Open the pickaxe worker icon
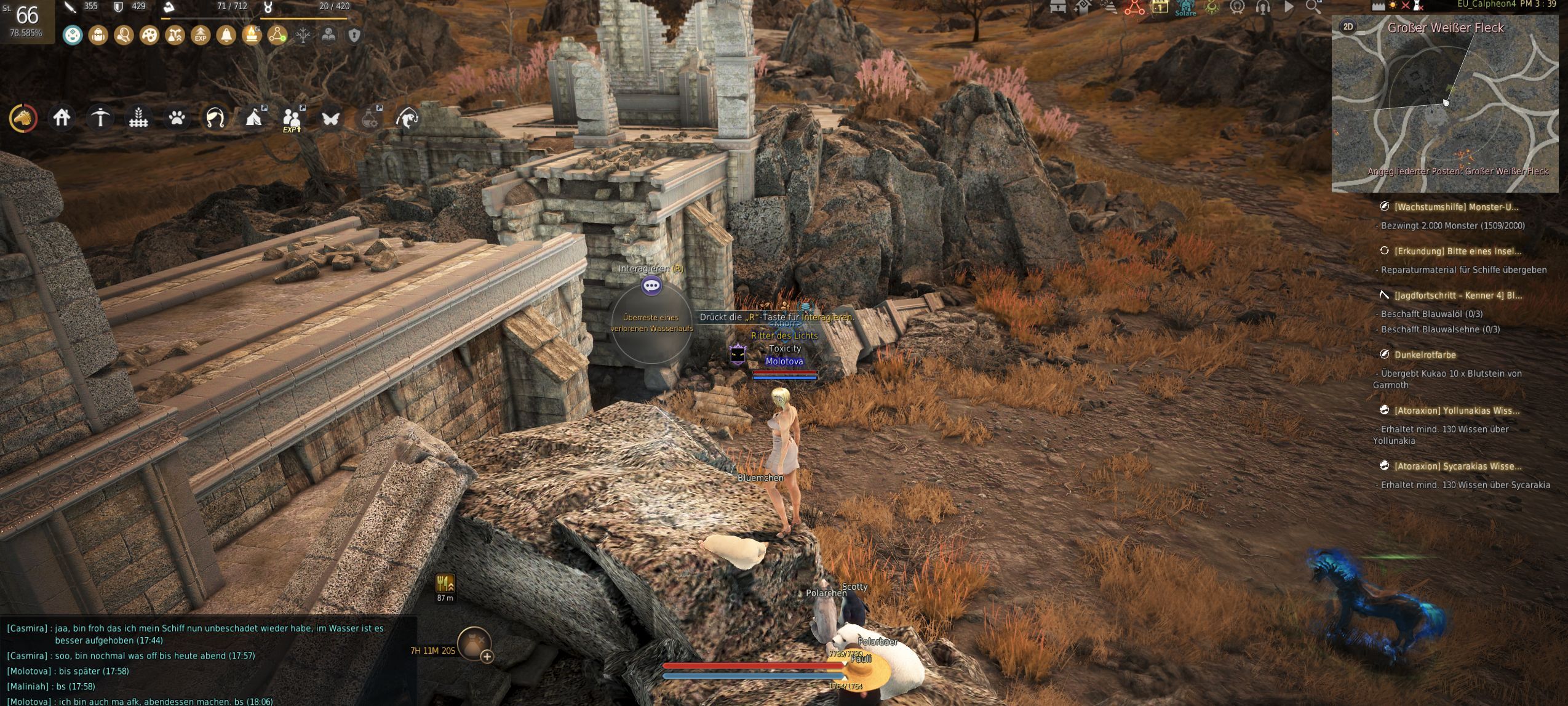The height and width of the screenshot is (706, 1568). click(x=100, y=117)
